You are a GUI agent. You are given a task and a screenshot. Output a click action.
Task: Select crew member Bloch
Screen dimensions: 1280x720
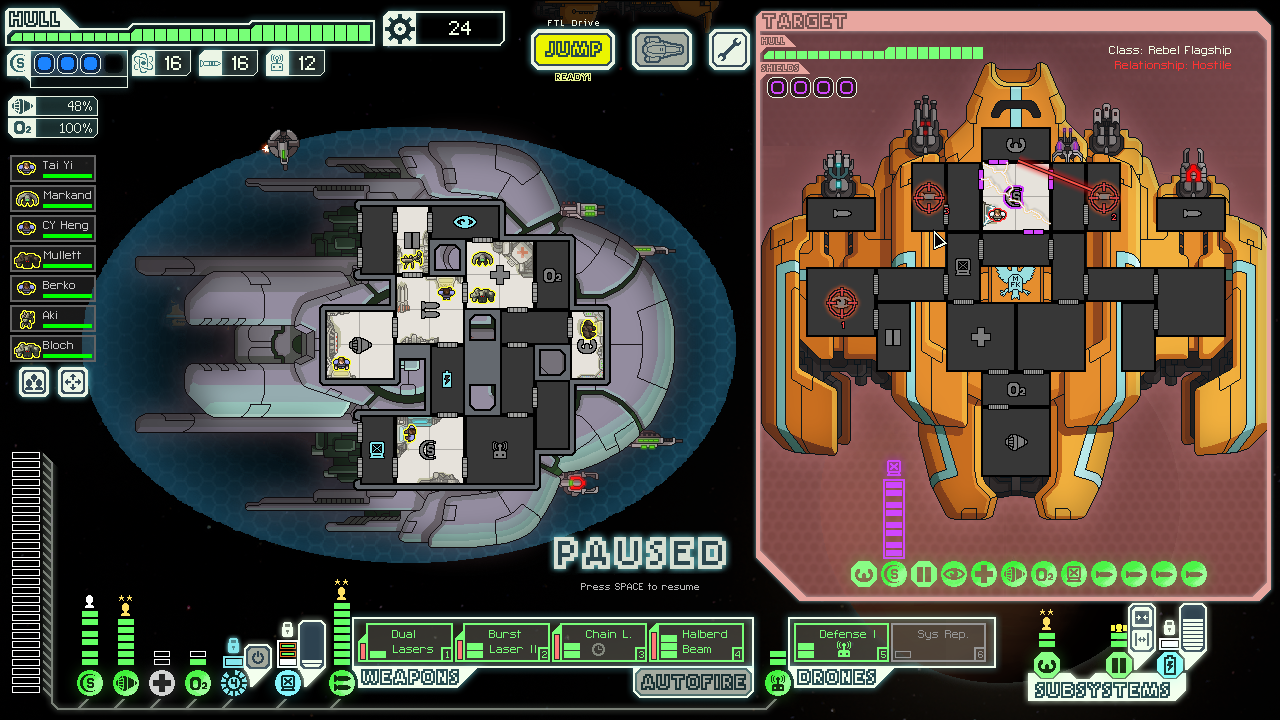[54, 349]
